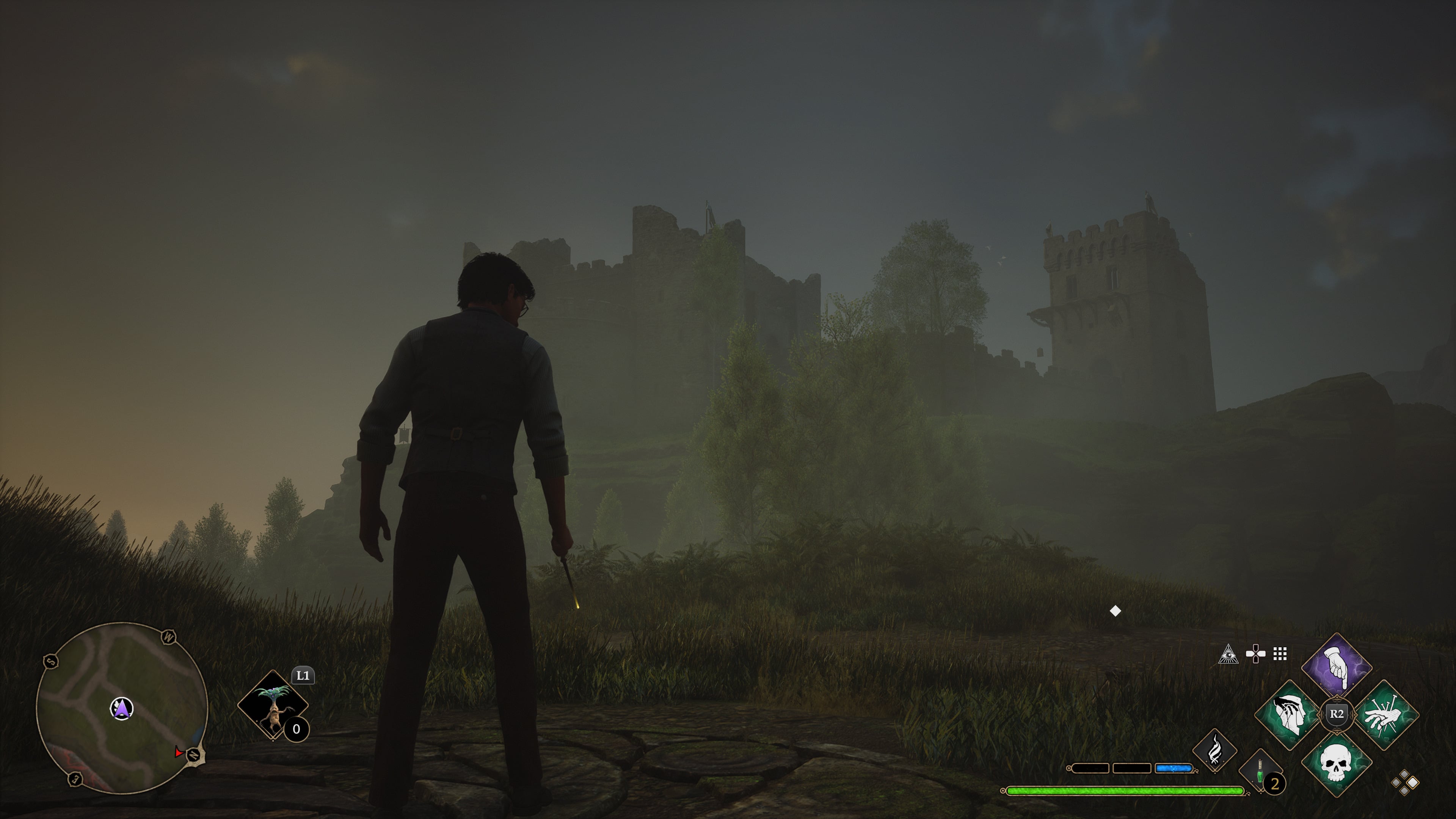This screenshot has height=819, width=1456.
Task: Use the skull Killing Curse spell
Action: coord(1337,763)
